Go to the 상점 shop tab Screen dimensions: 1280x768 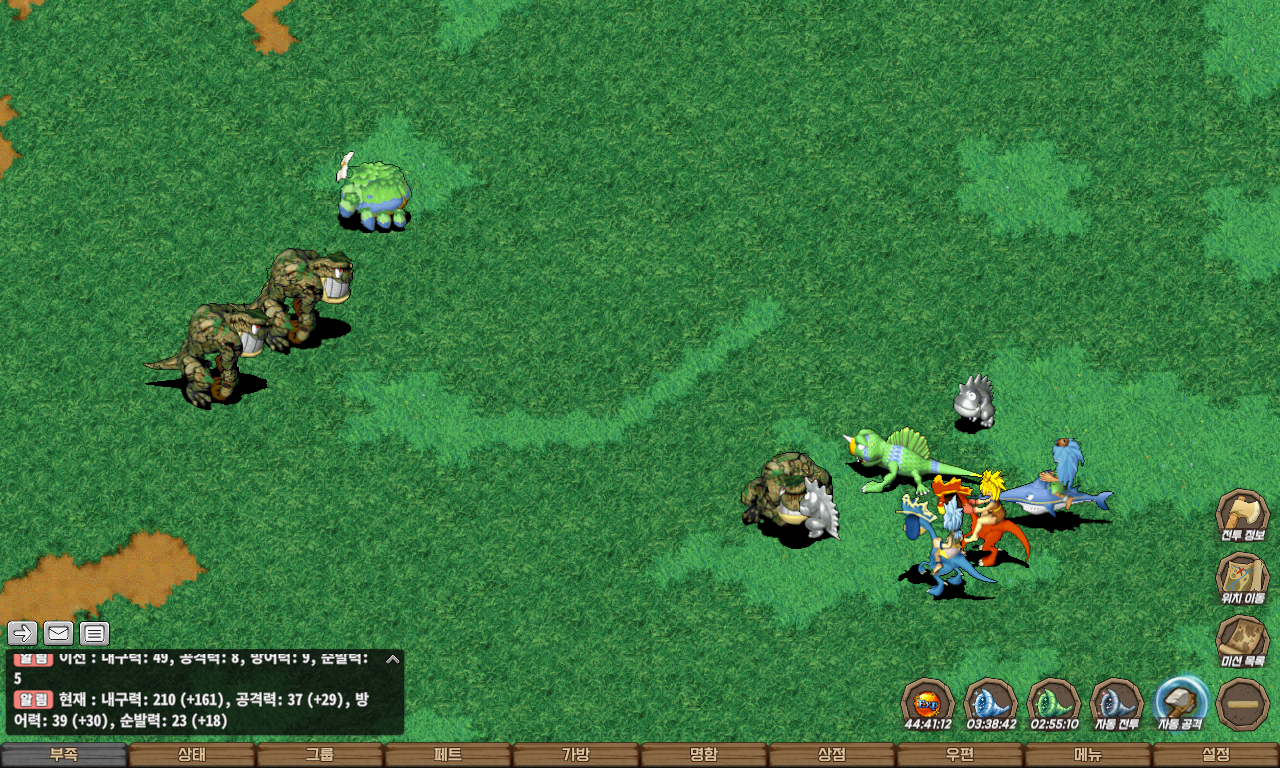[831, 755]
